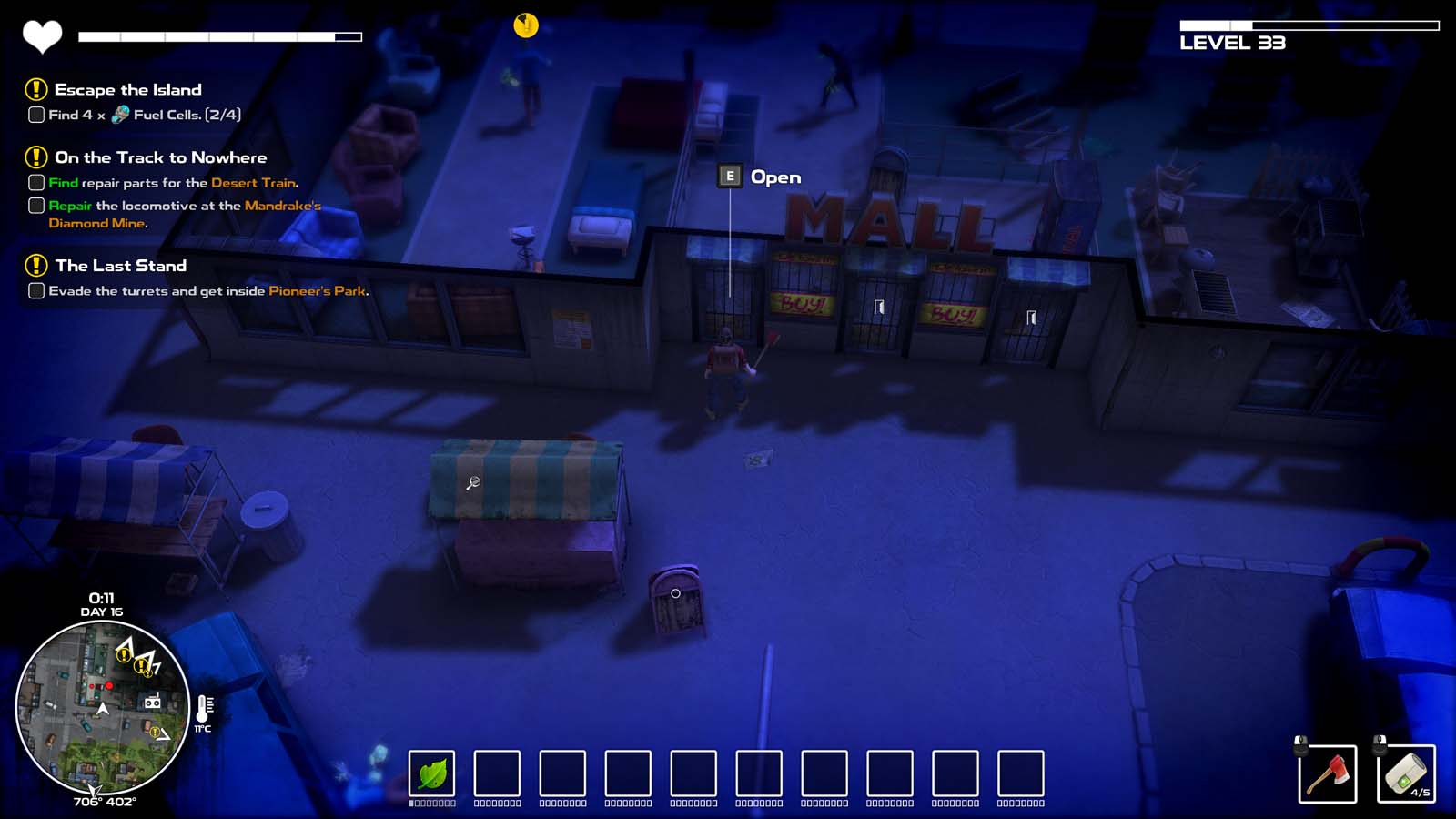Click the orange Pioneer's Park text

point(318,292)
